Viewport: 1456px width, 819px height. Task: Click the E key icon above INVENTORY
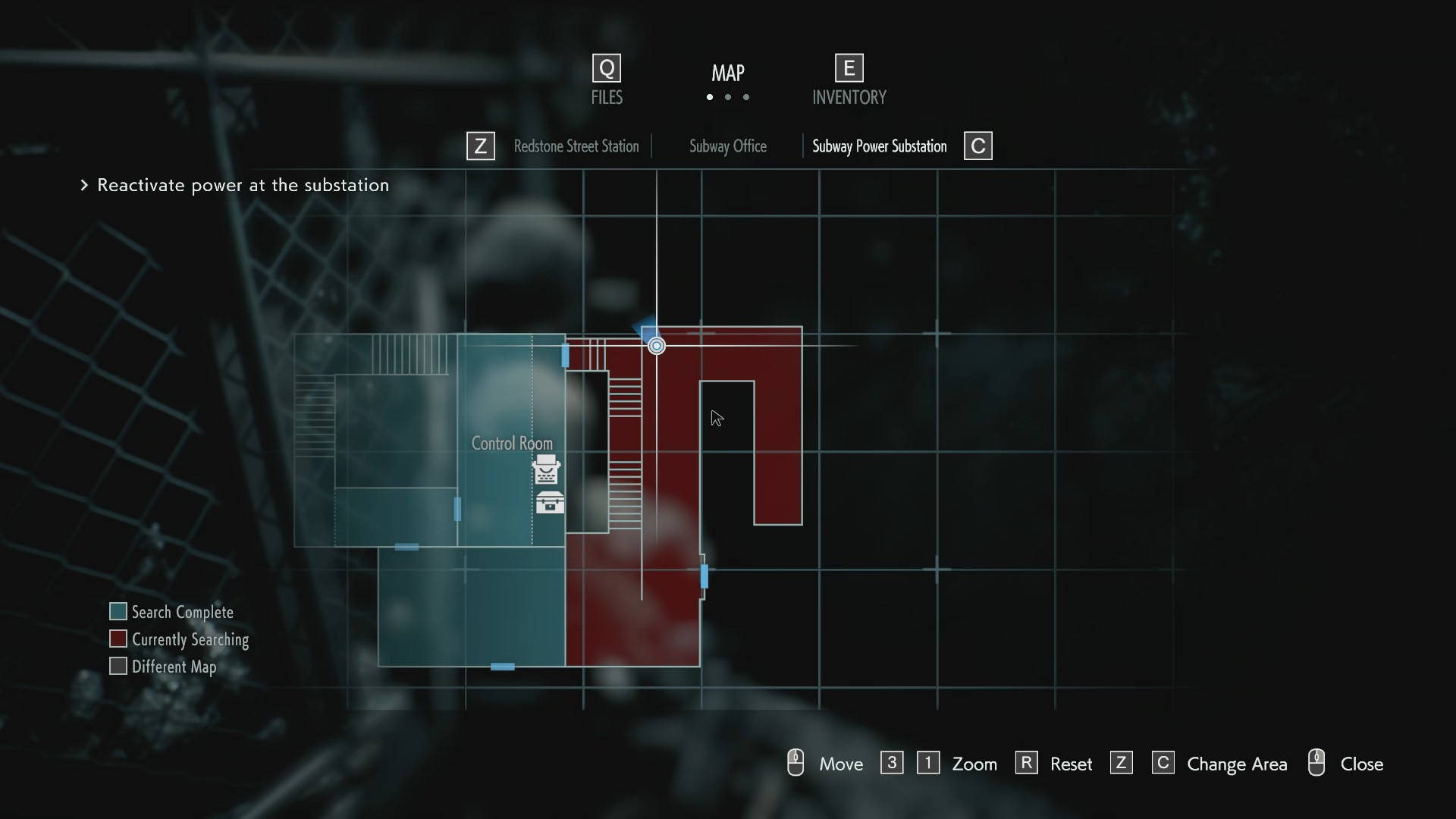[848, 67]
